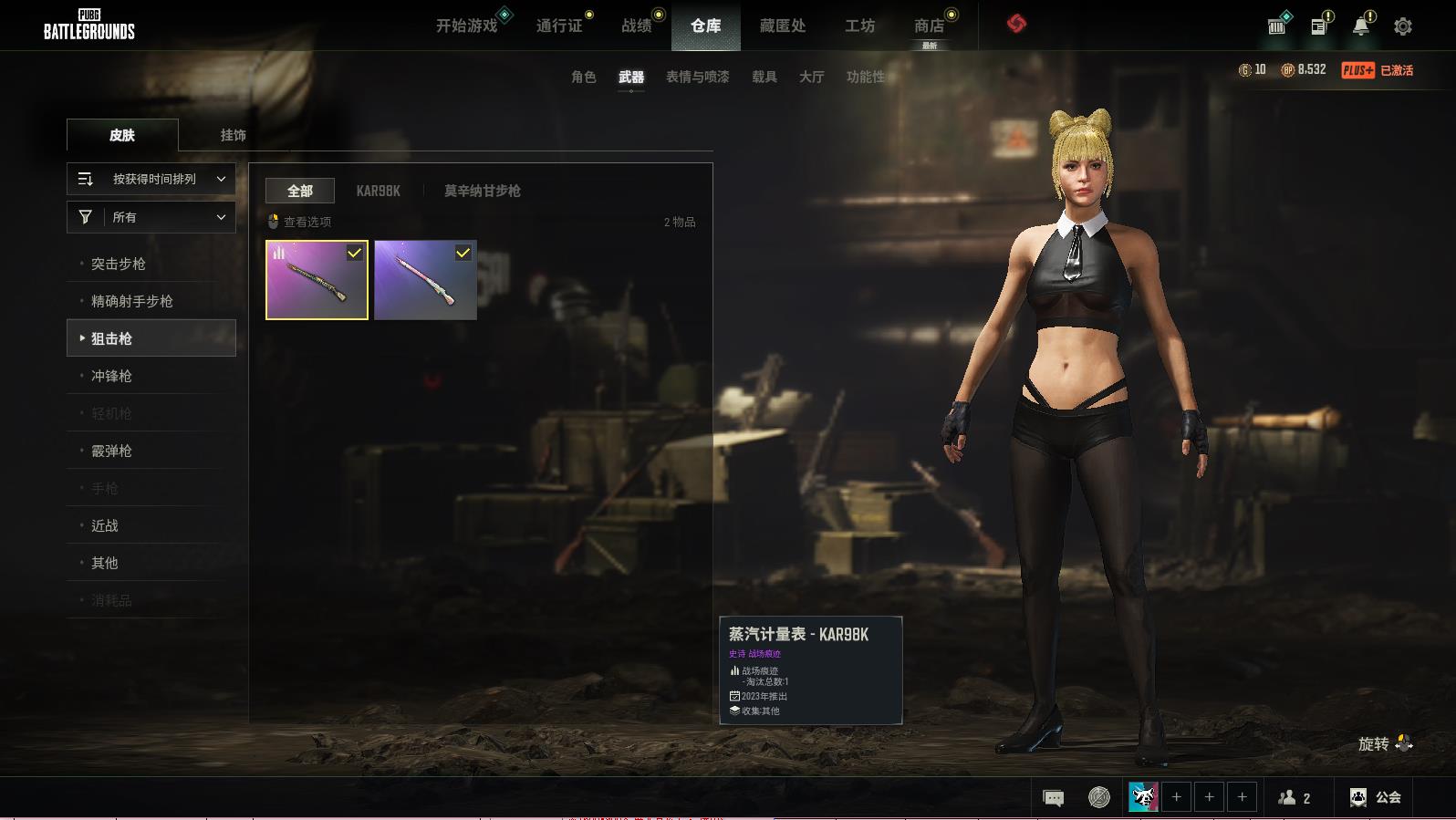
Task: Open the settings gear icon
Action: pyautogui.click(x=1403, y=26)
